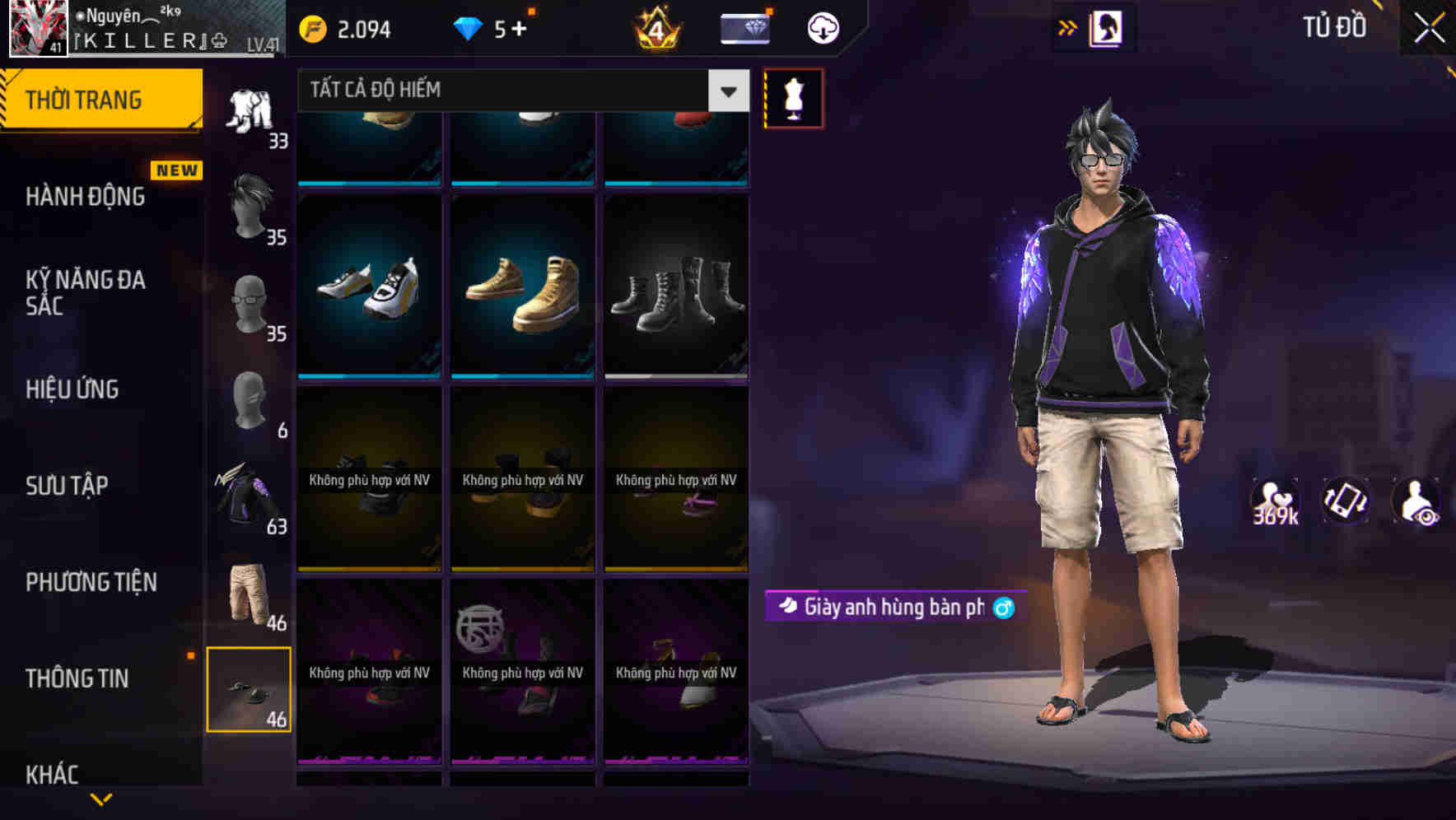
Task: Click the cloud download icon in top bar
Action: click(x=821, y=27)
